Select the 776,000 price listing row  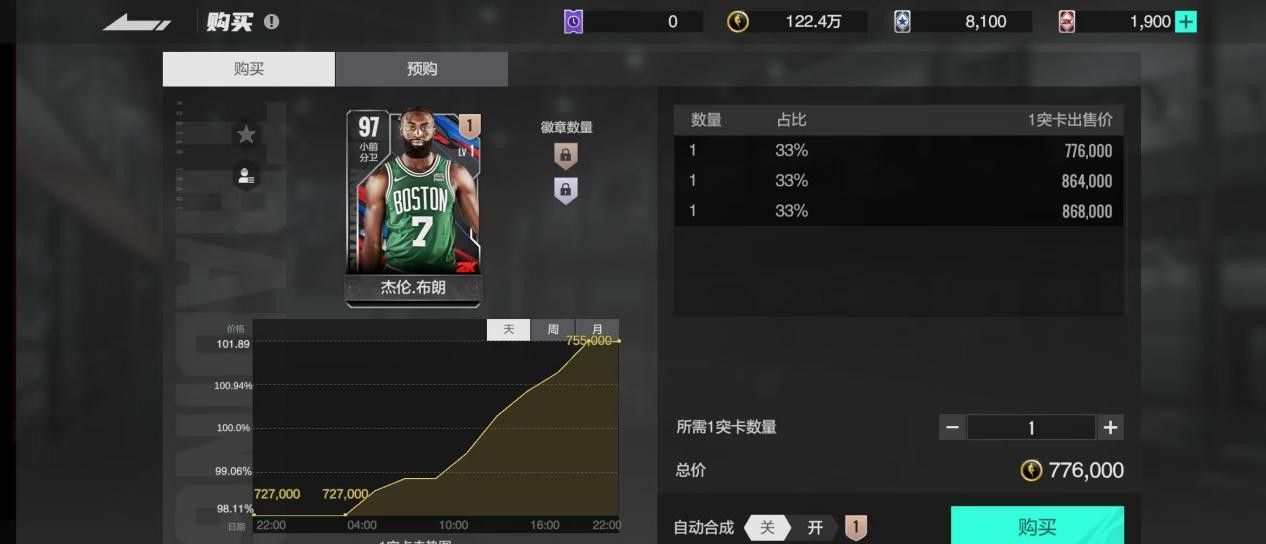click(898, 151)
